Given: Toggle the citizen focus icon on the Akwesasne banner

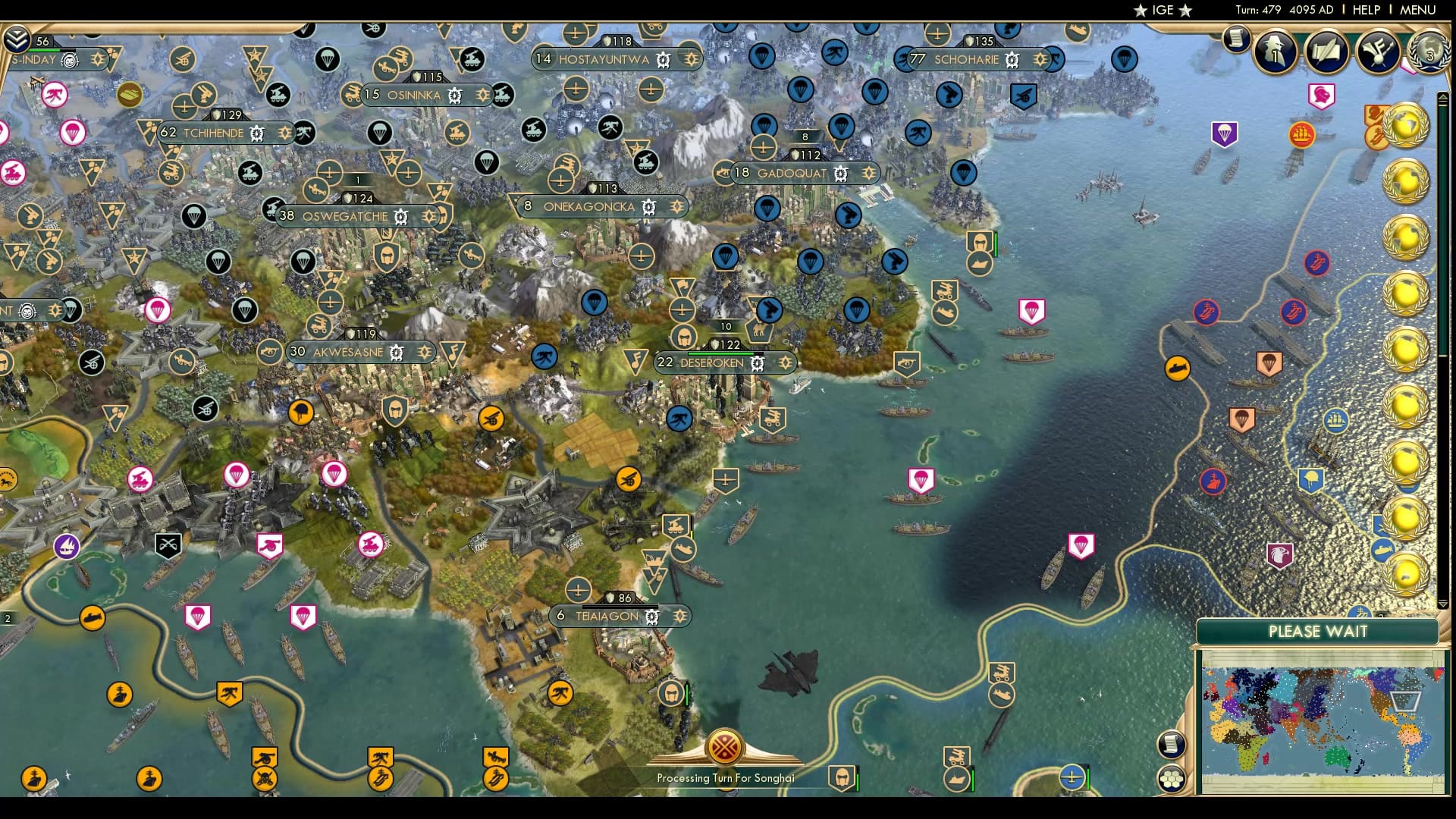Looking at the screenshot, I should point(423,353).
